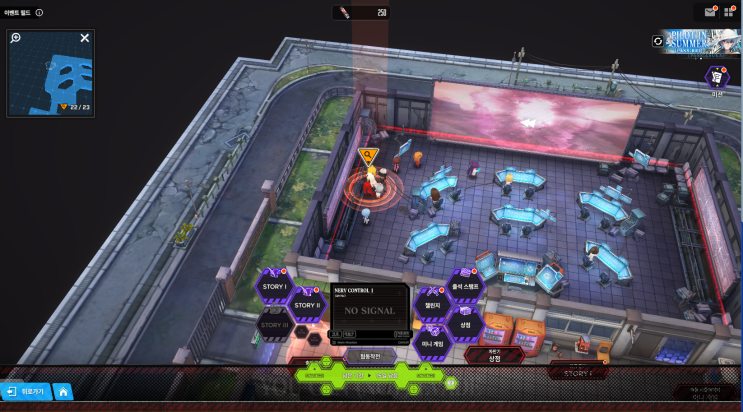
Task: Choose the locked STORY III hexagon
Action: click(273, 324)
